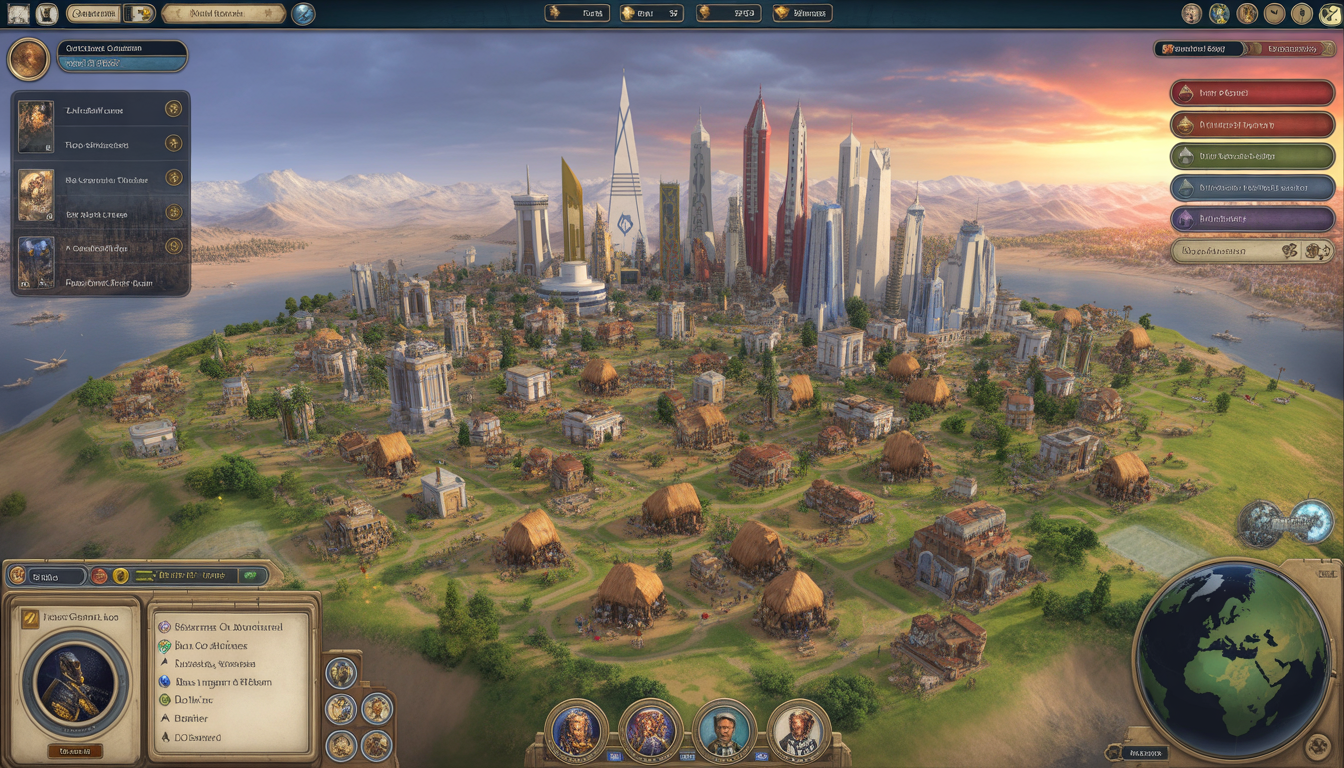This screenshot has height=768, width=1344.
Task: Open the blue globe icon in the top bar
Action: click(303, 13)
